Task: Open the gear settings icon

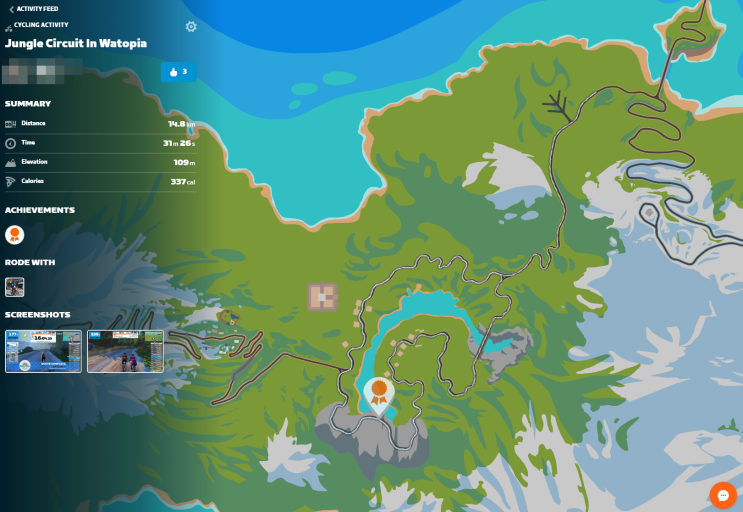Action: pyautogui.click(x=191, y=26)
